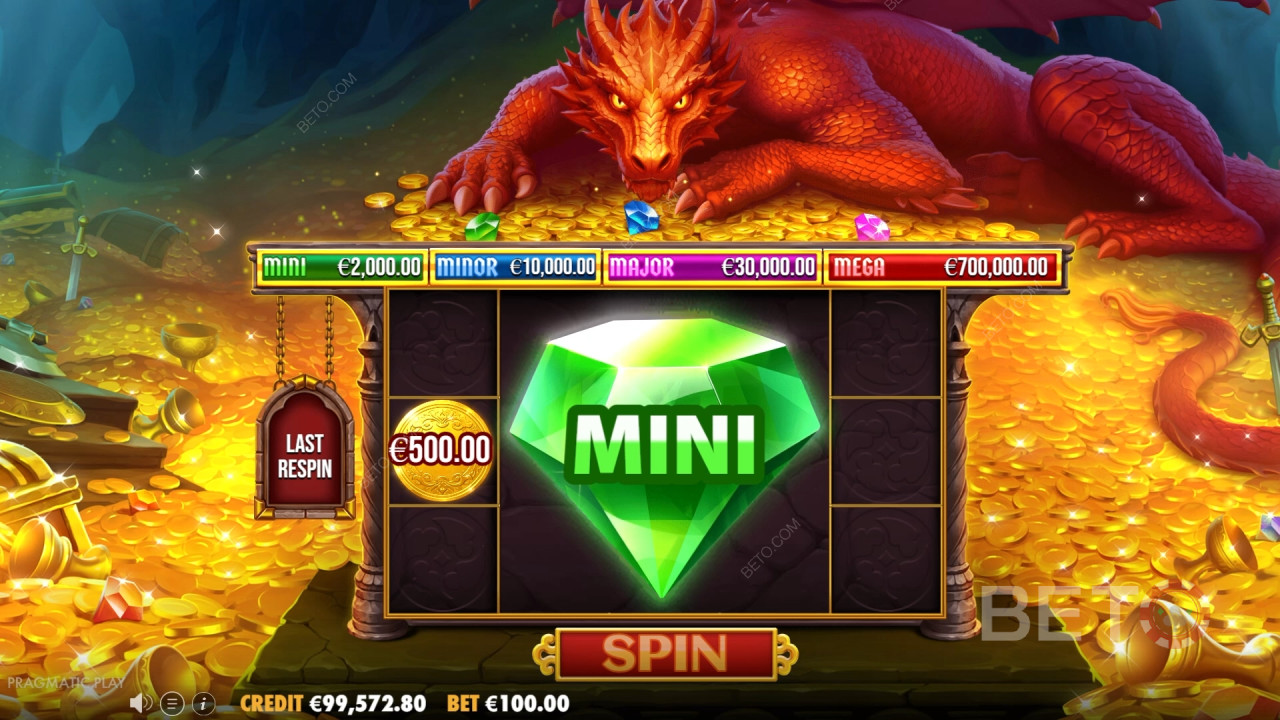This screenshot has width=1280, height=720.
Task: Select the MINI jackpot of €2,000.00
Action: (x=340, y=267)
